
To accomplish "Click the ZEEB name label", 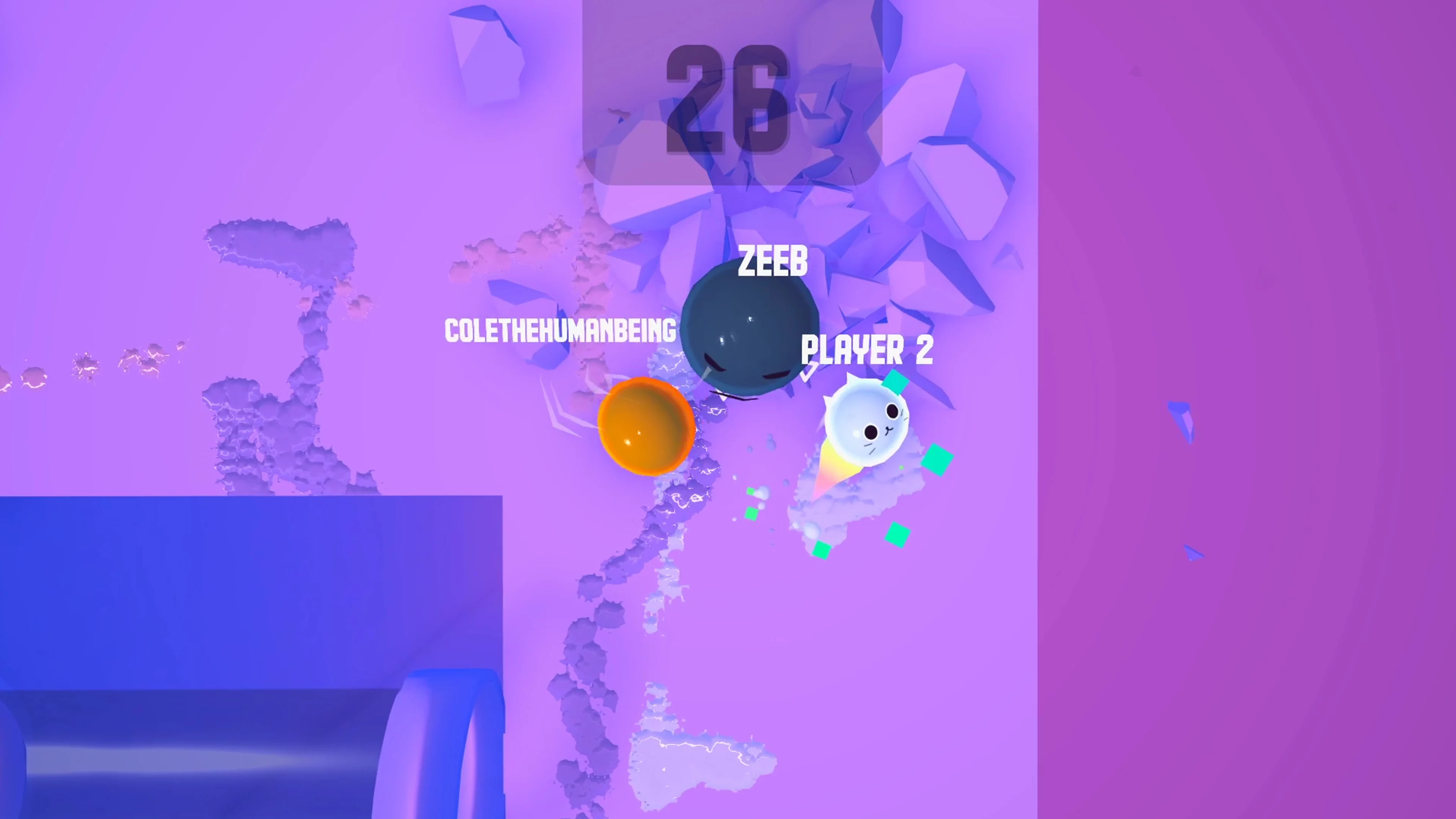I will click(x=772, y=261).
